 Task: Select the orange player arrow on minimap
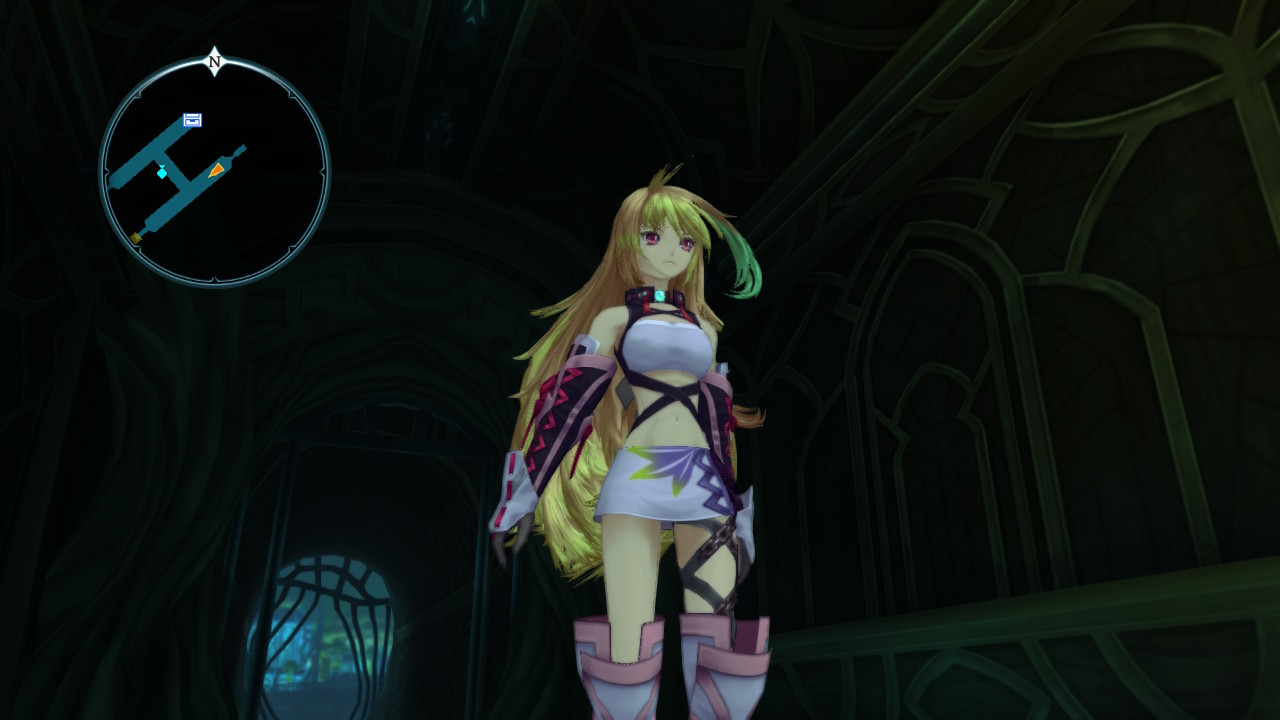point(216,170)
